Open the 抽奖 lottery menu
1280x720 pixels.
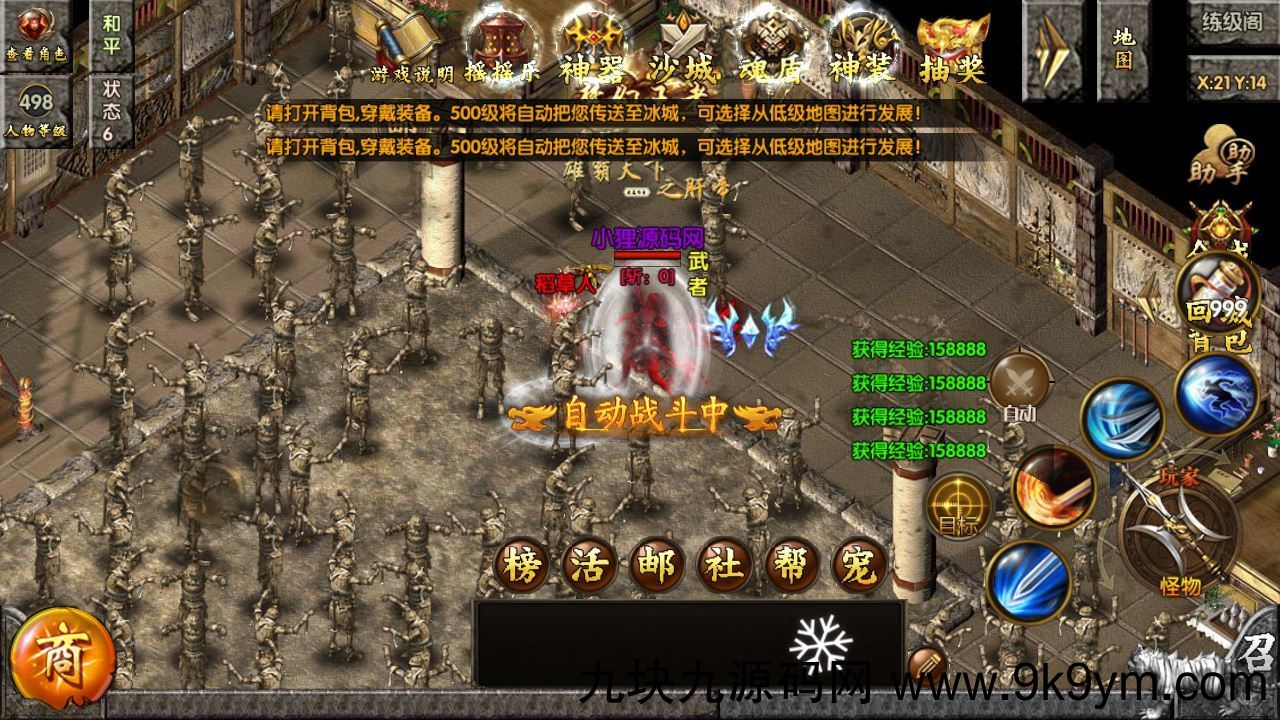point(953,50)
